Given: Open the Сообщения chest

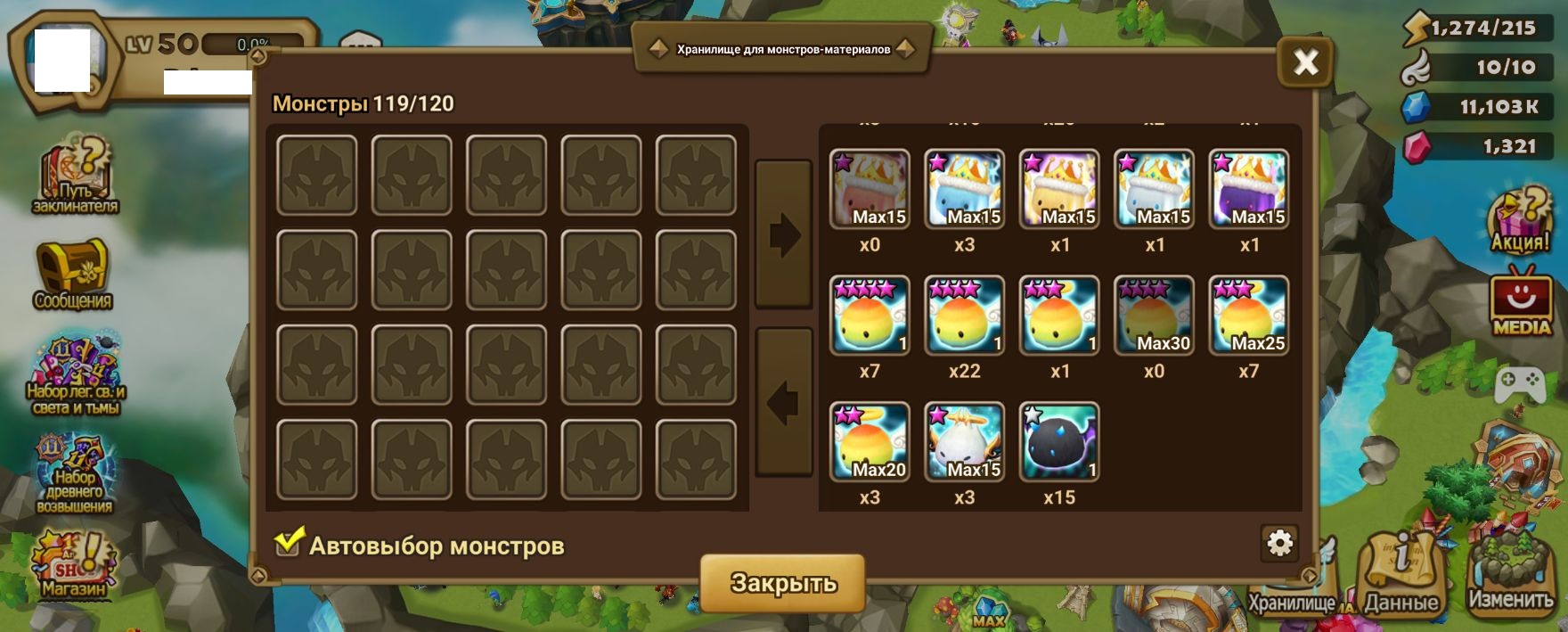Looking at the screenshot, I should point(72,274).
